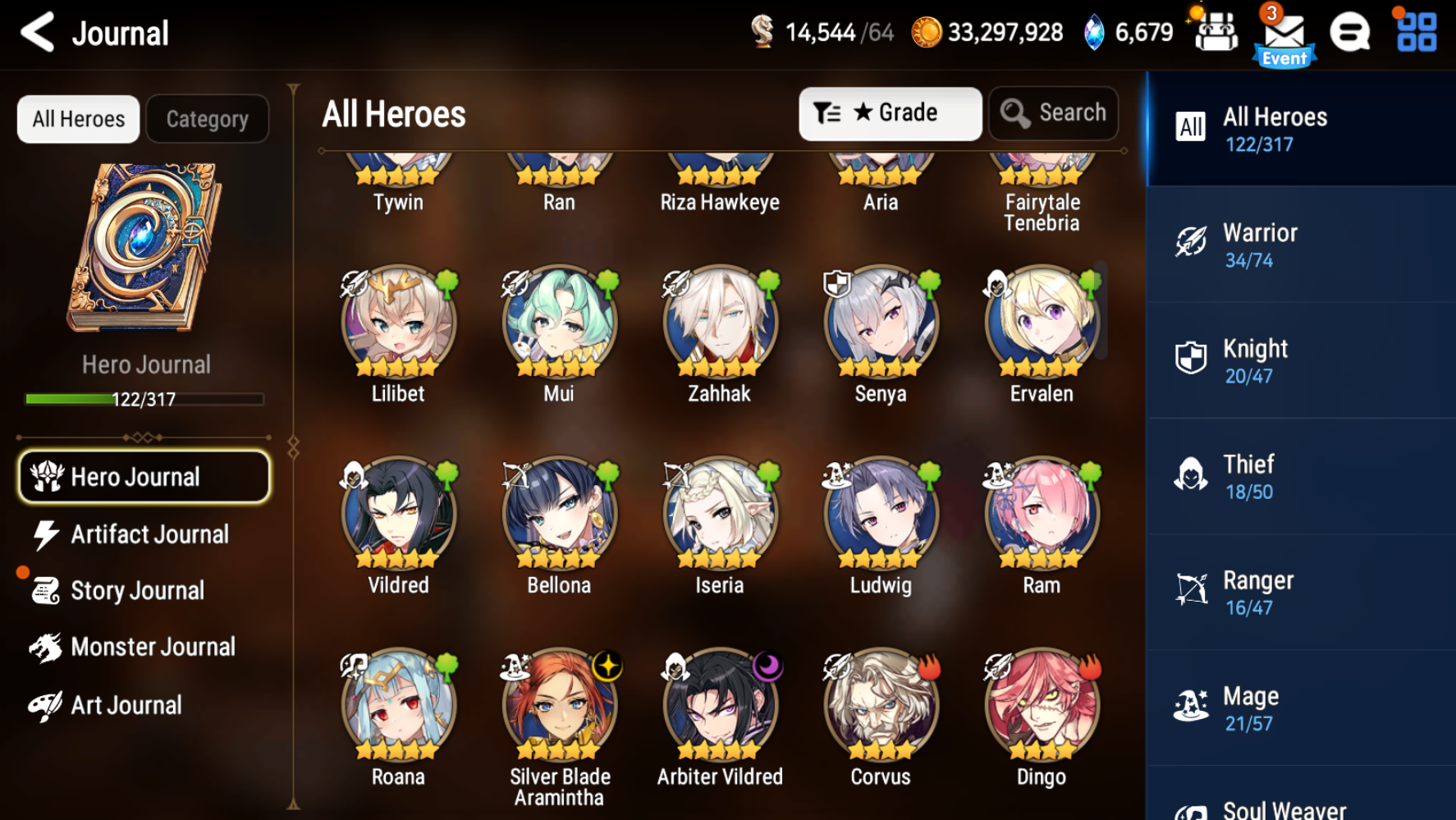Click the Hero Journal progress bar
This screenshot has width=1456, height=820.
pos(144,399)
